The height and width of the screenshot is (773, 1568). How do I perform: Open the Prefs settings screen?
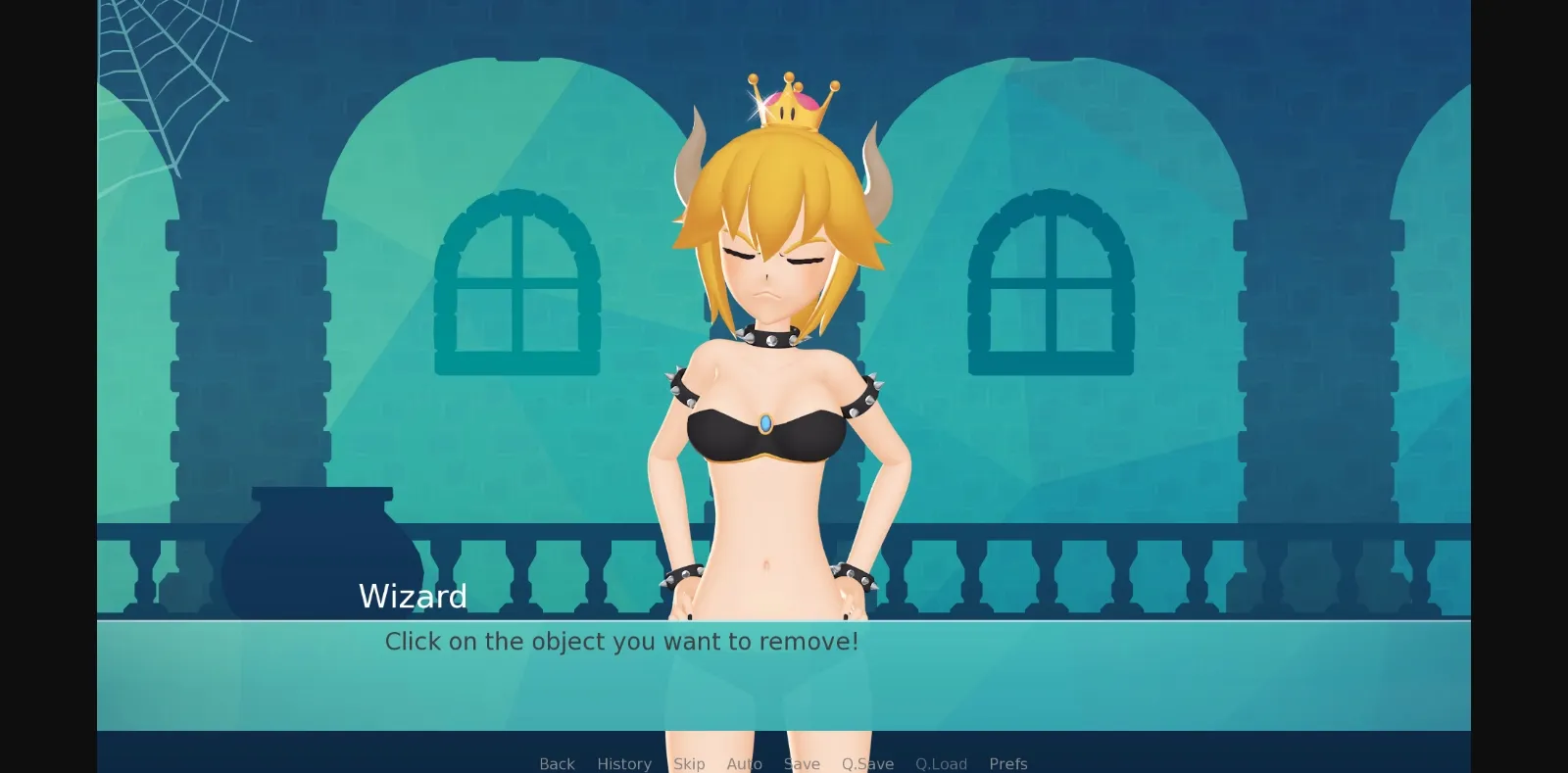click(1008, 763)
